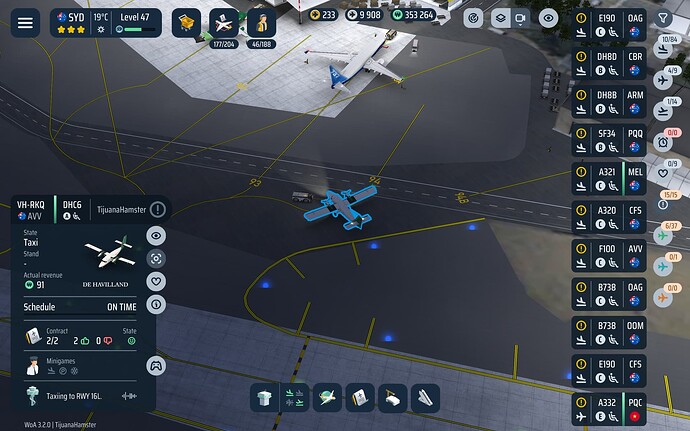Focus camera on the selected DHC6 aircraft
The height and width of the screenshot is (431, 690).
156,258
